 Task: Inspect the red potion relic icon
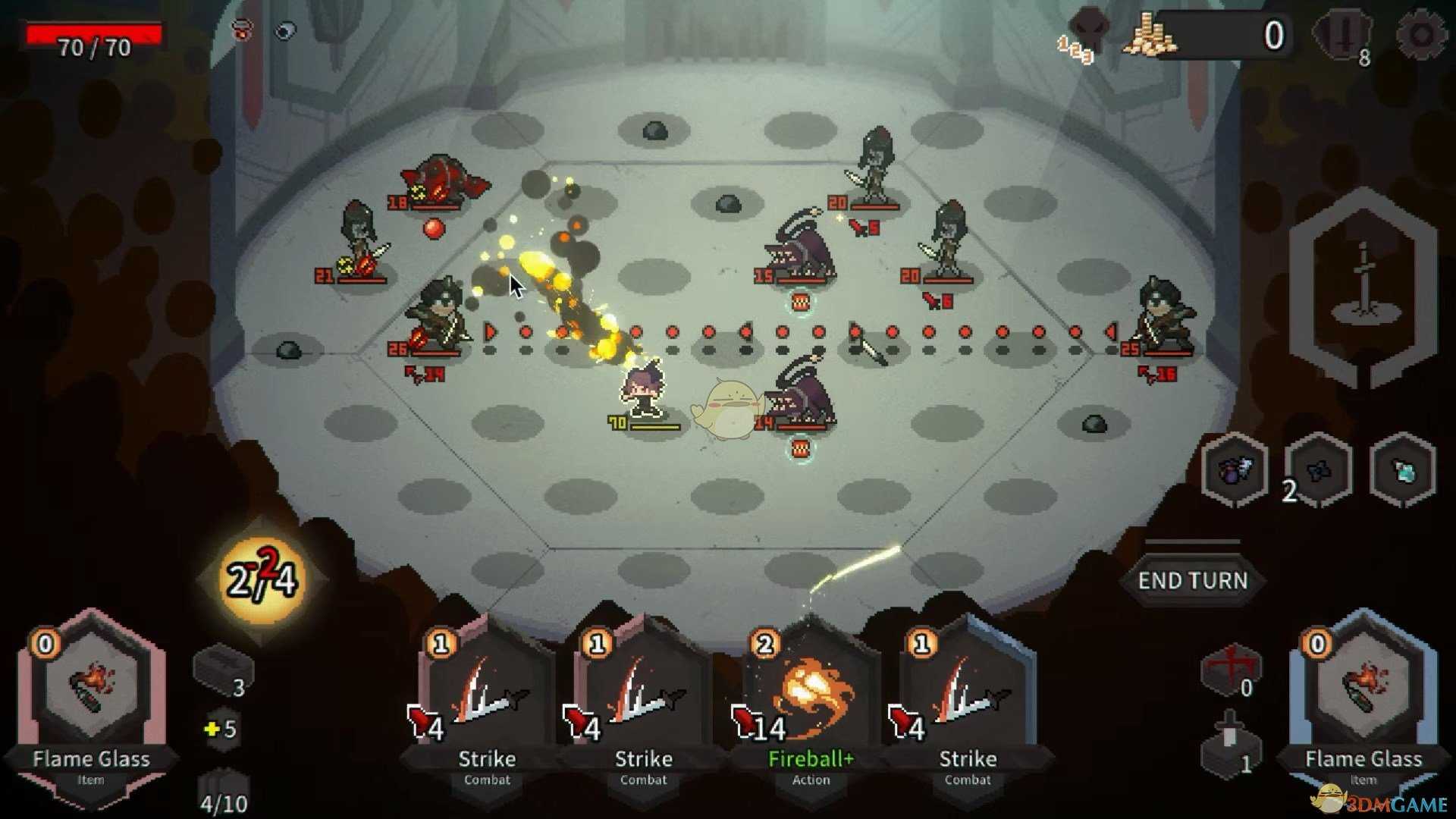pos(242,30)
